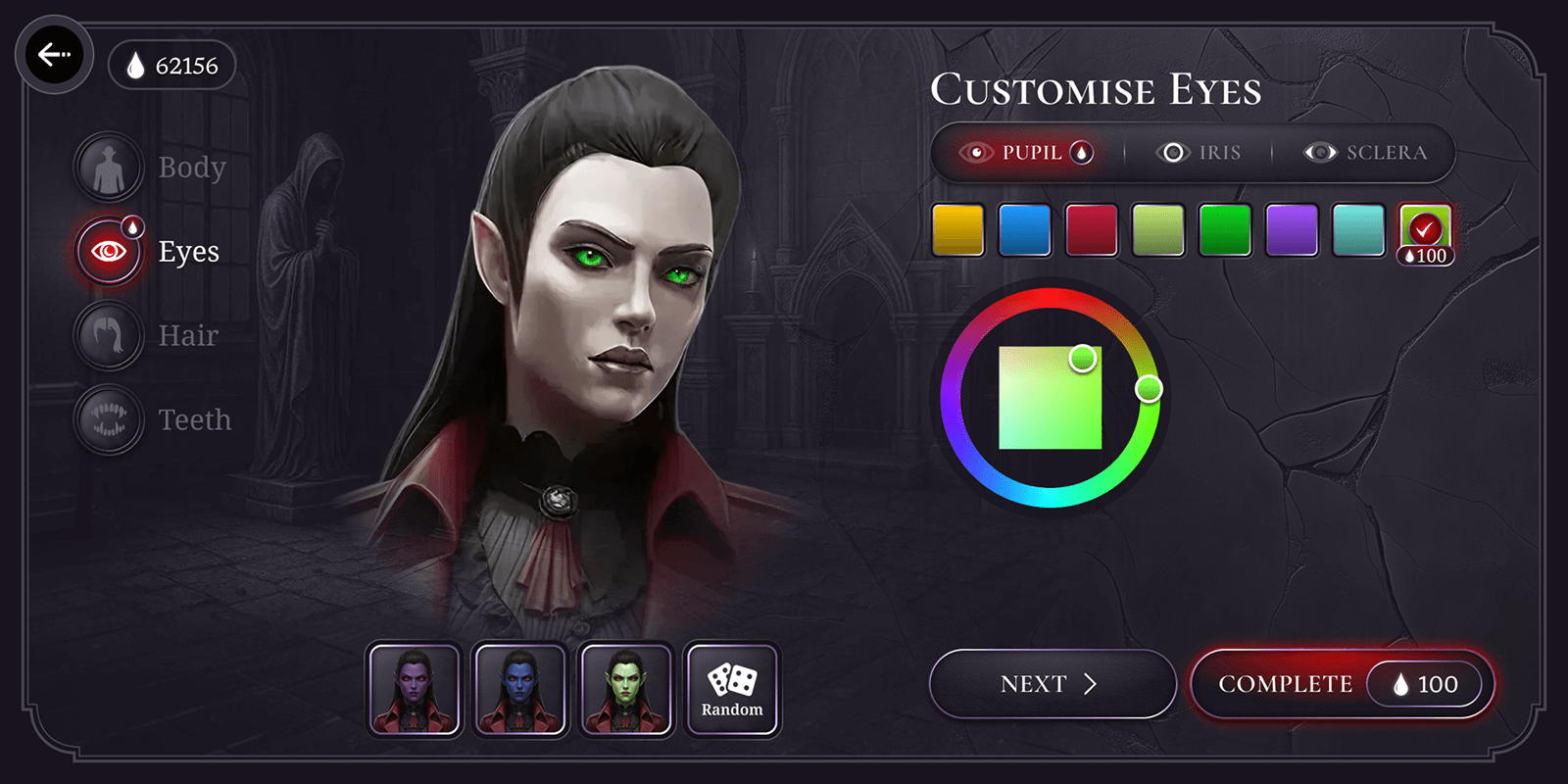Open the Teeth customisation section
This screenshot has height=784, width=1568.
[x=108, y=419]
